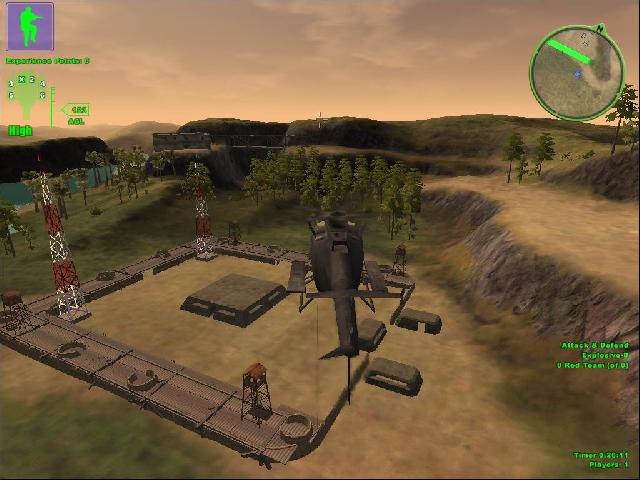Click the numbered seat position indicator
Image resolution: width=640 pixels, height=480 pixels.
27,92
